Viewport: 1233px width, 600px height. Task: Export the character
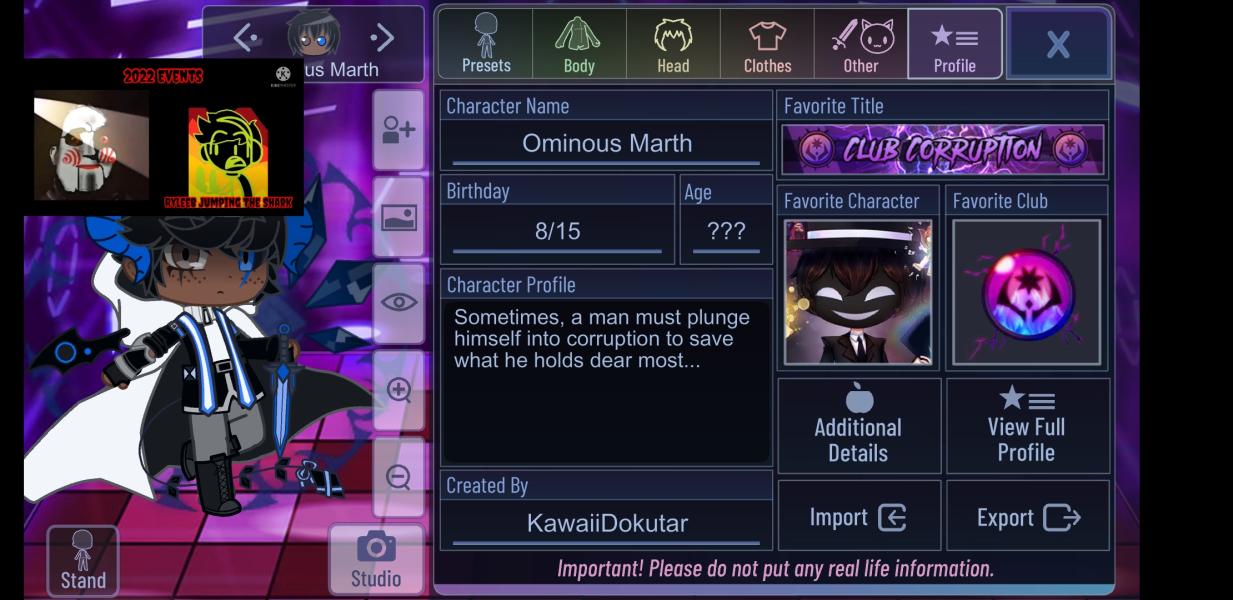[1027, 517]
